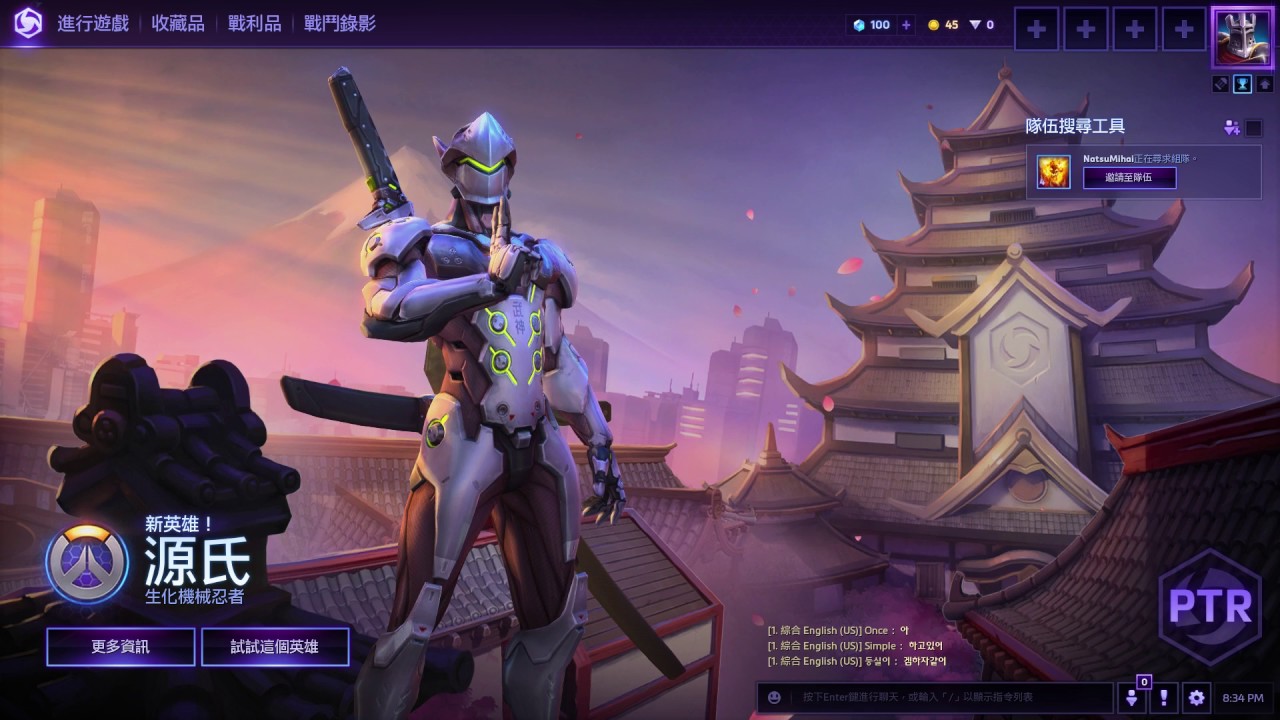Select the trophy icon below the portrait
Viewport: 1280px width, 720px height.
(1242, 84)
